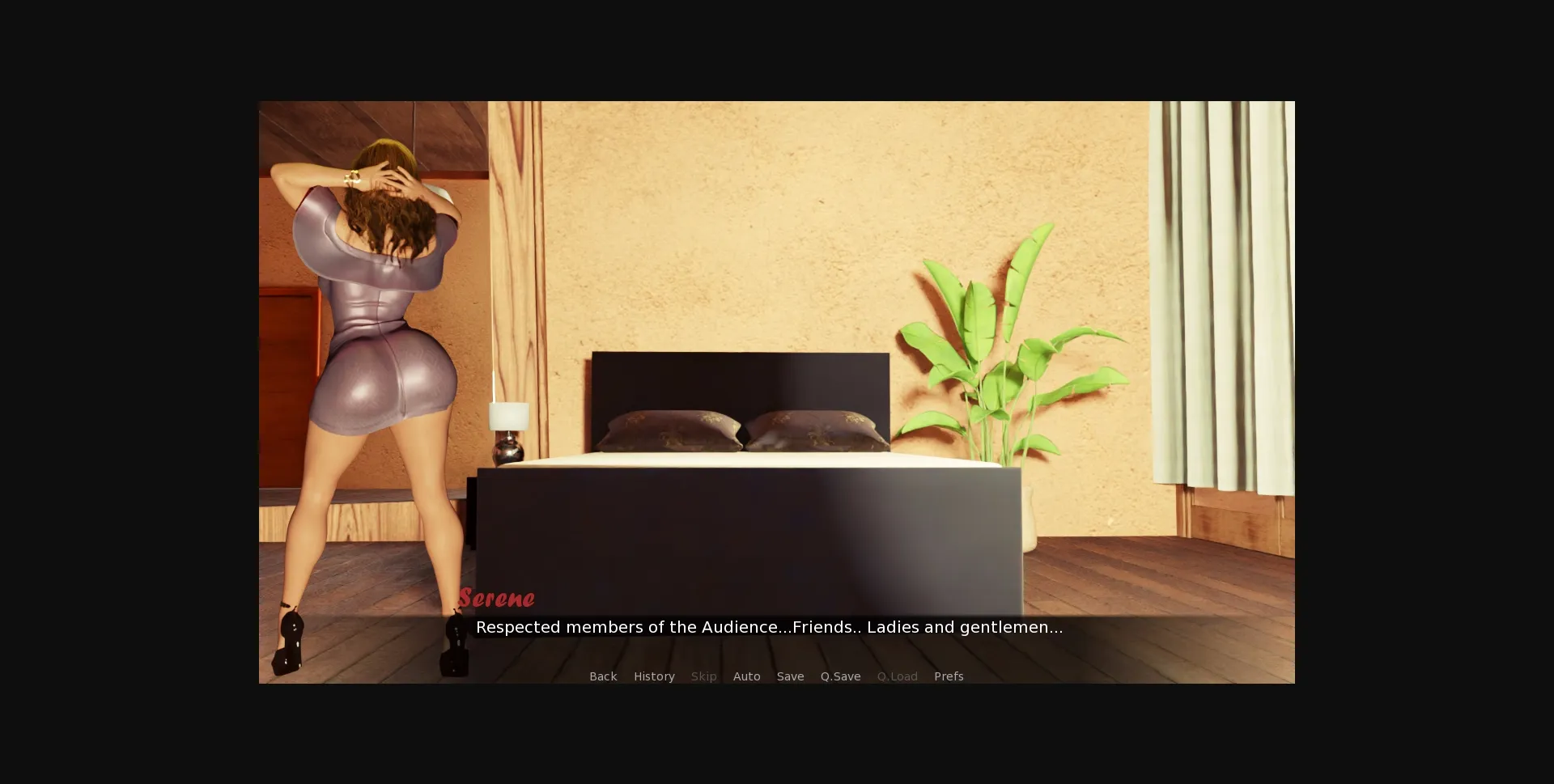The height and width of the screenshot is (784, 1554).
Task: Load the quicksave via Q.Load
Action: coord(897,676)
